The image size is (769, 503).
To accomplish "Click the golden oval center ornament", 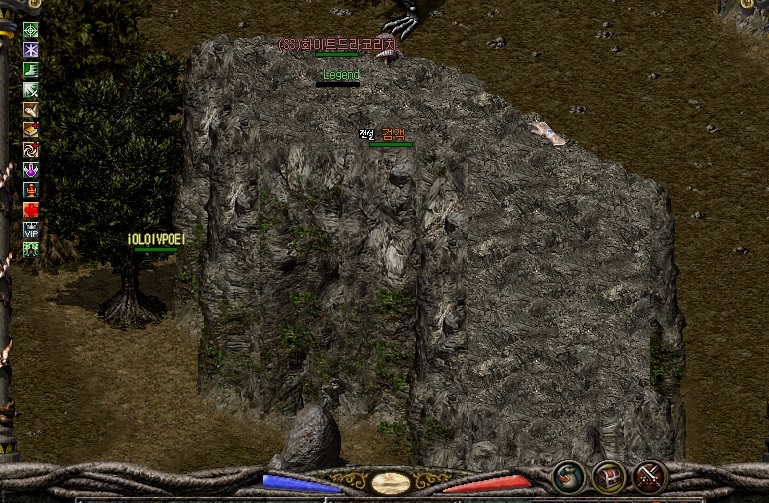I will pos(389,483).
